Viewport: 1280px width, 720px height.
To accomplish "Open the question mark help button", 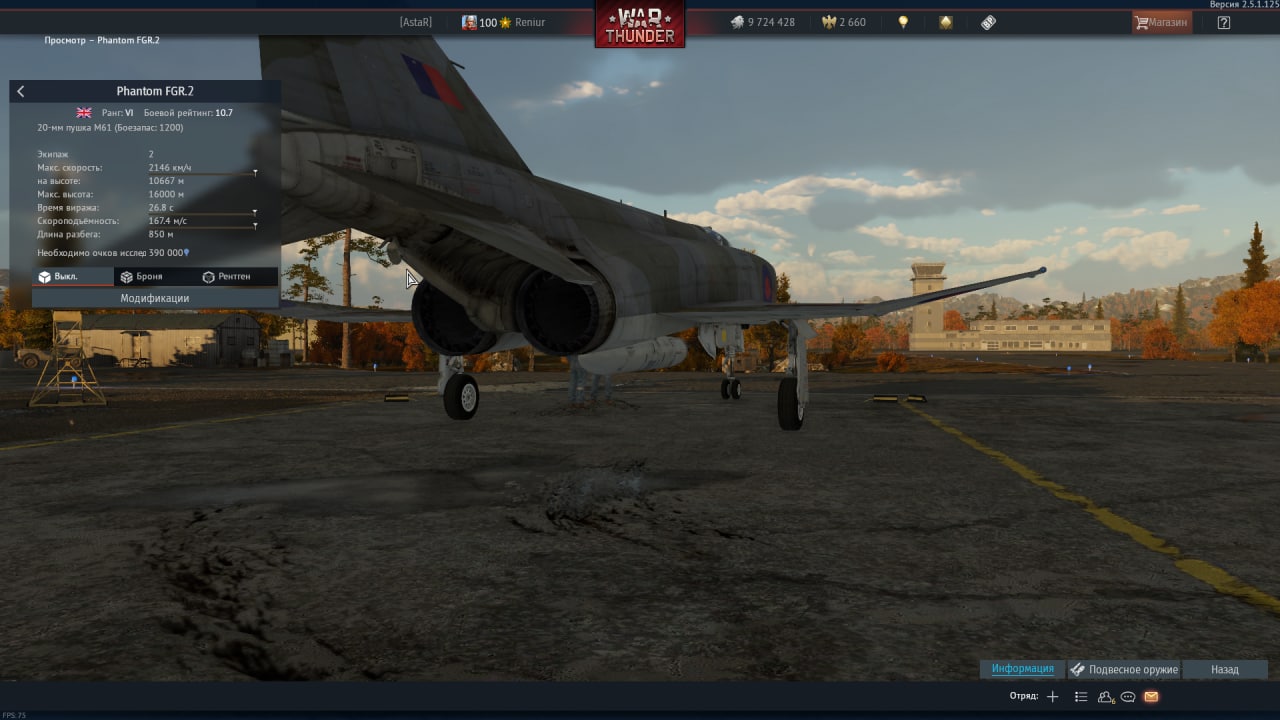I will [1224, 22].
